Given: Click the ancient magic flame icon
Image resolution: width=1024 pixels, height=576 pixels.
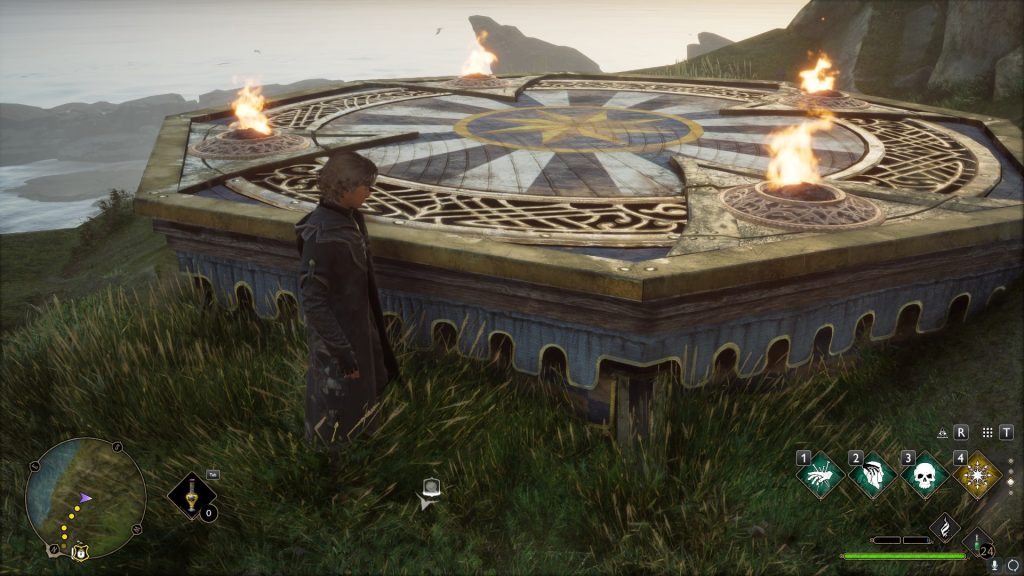Looking at the screenshot, I should 945,527.
